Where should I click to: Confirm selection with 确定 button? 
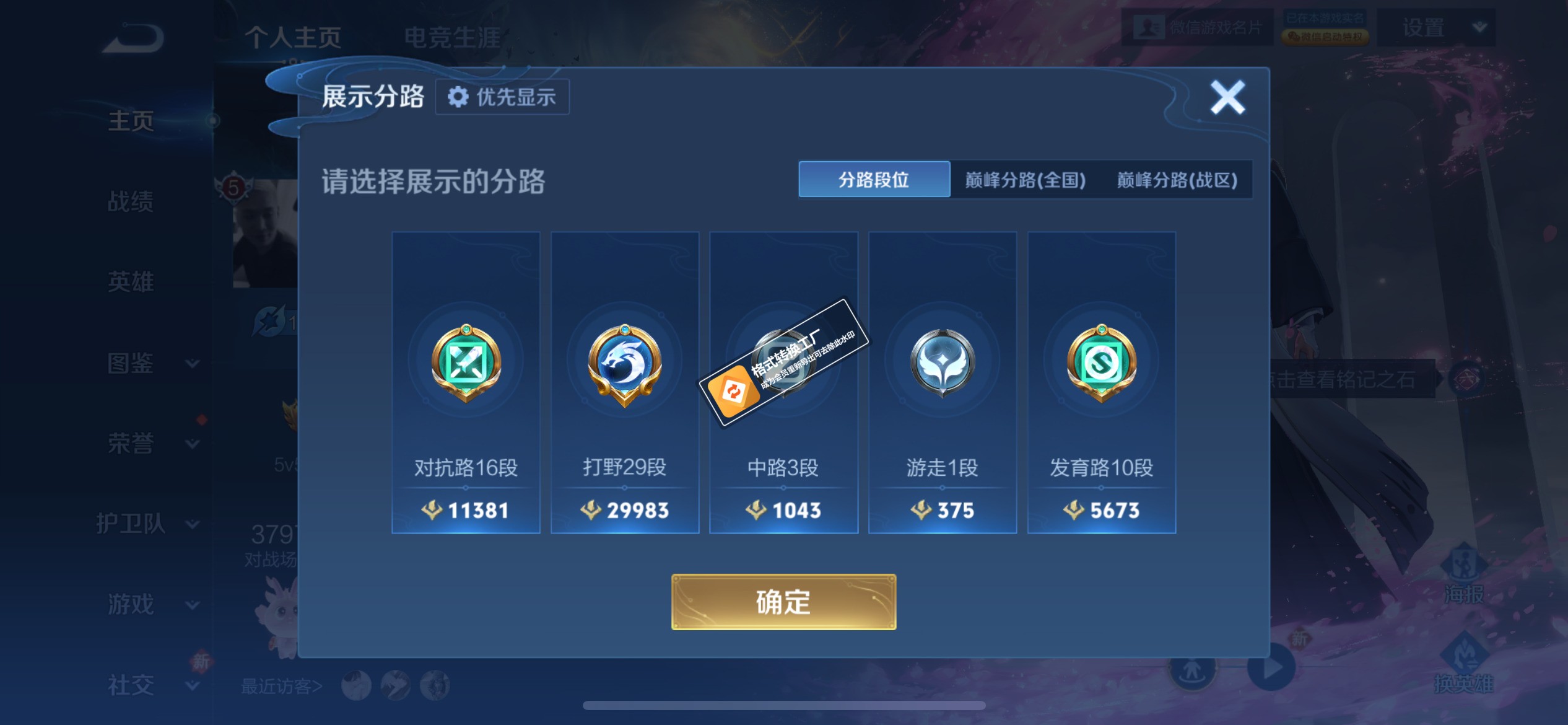click(783, 600)
